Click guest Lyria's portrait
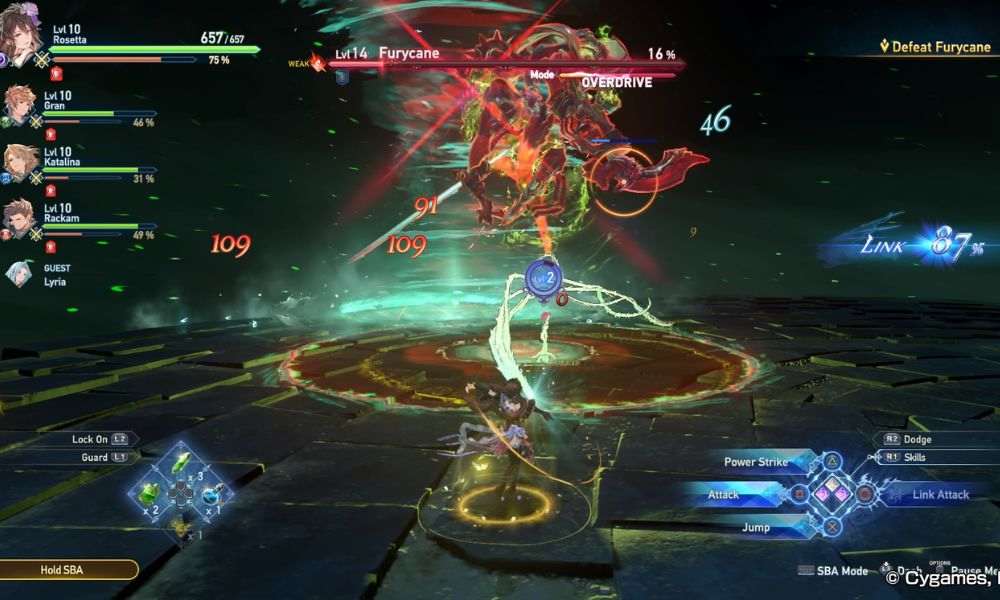 (x=19, y=273)
